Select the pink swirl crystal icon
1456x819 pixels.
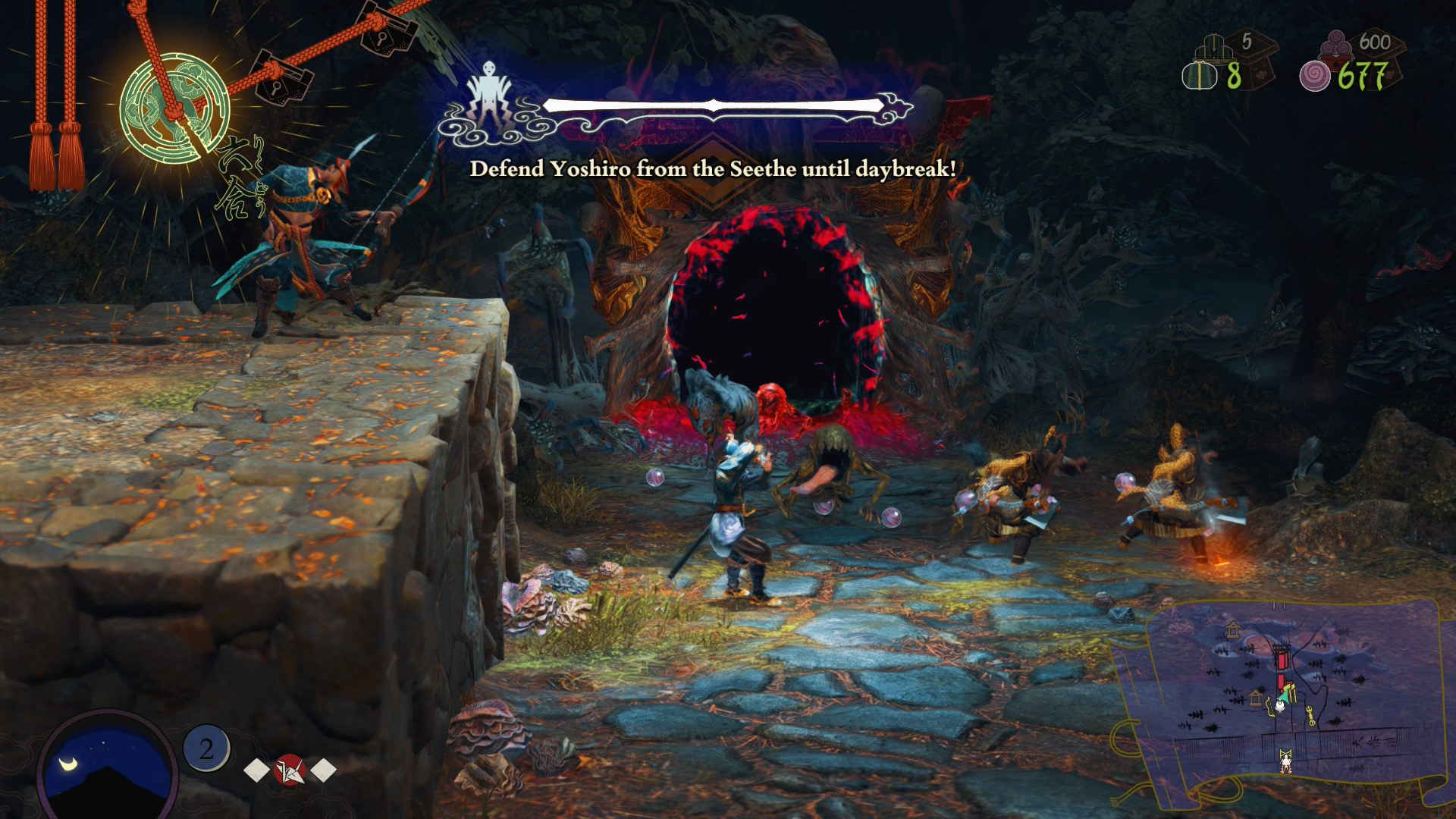(1315, 76)
